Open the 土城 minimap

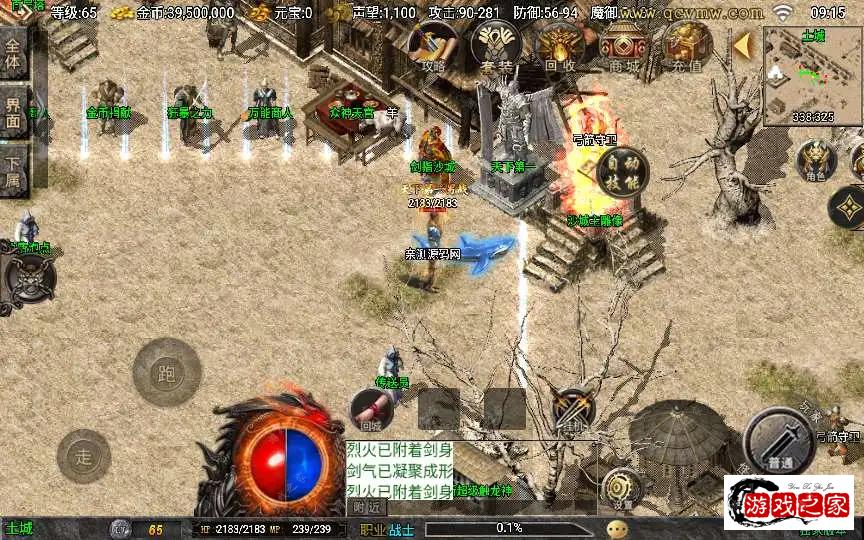[x=812, y=76]
